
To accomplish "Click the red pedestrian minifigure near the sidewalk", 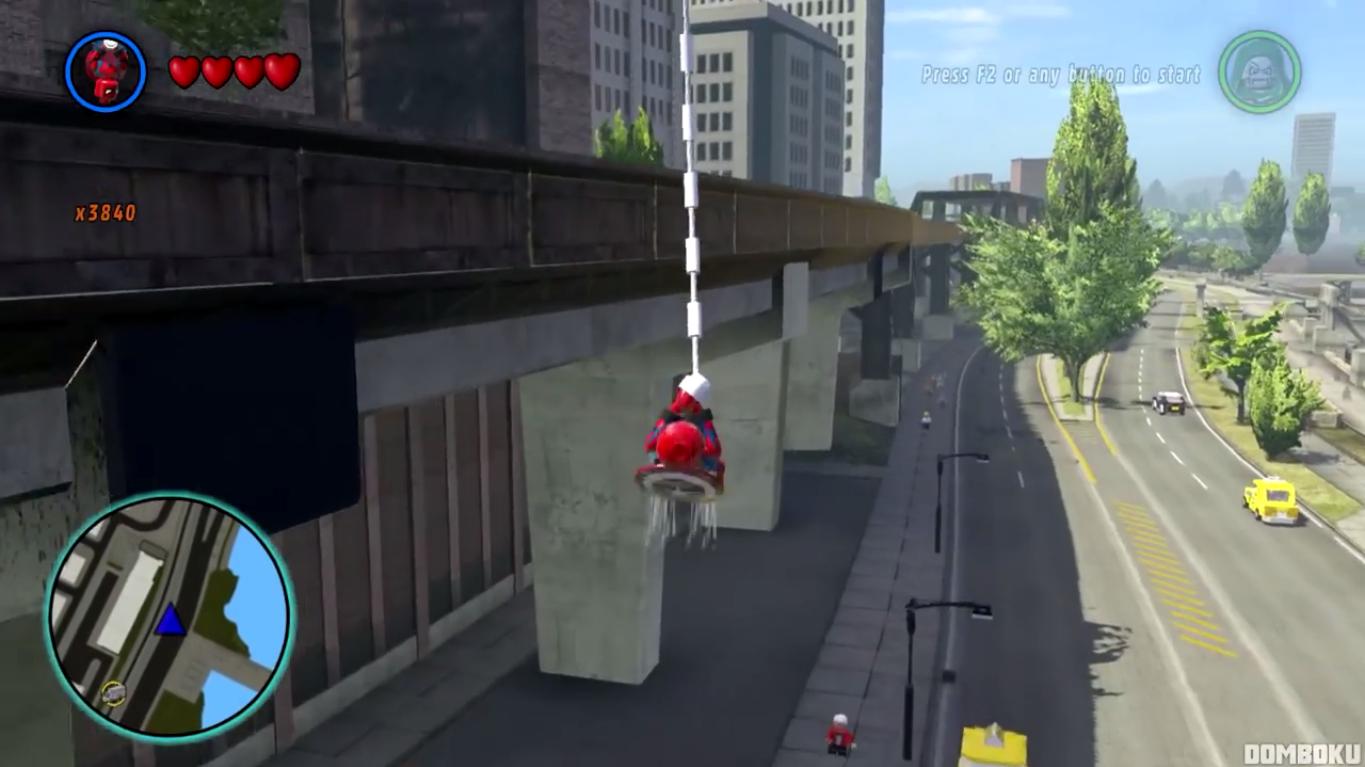I will [838, 733].
